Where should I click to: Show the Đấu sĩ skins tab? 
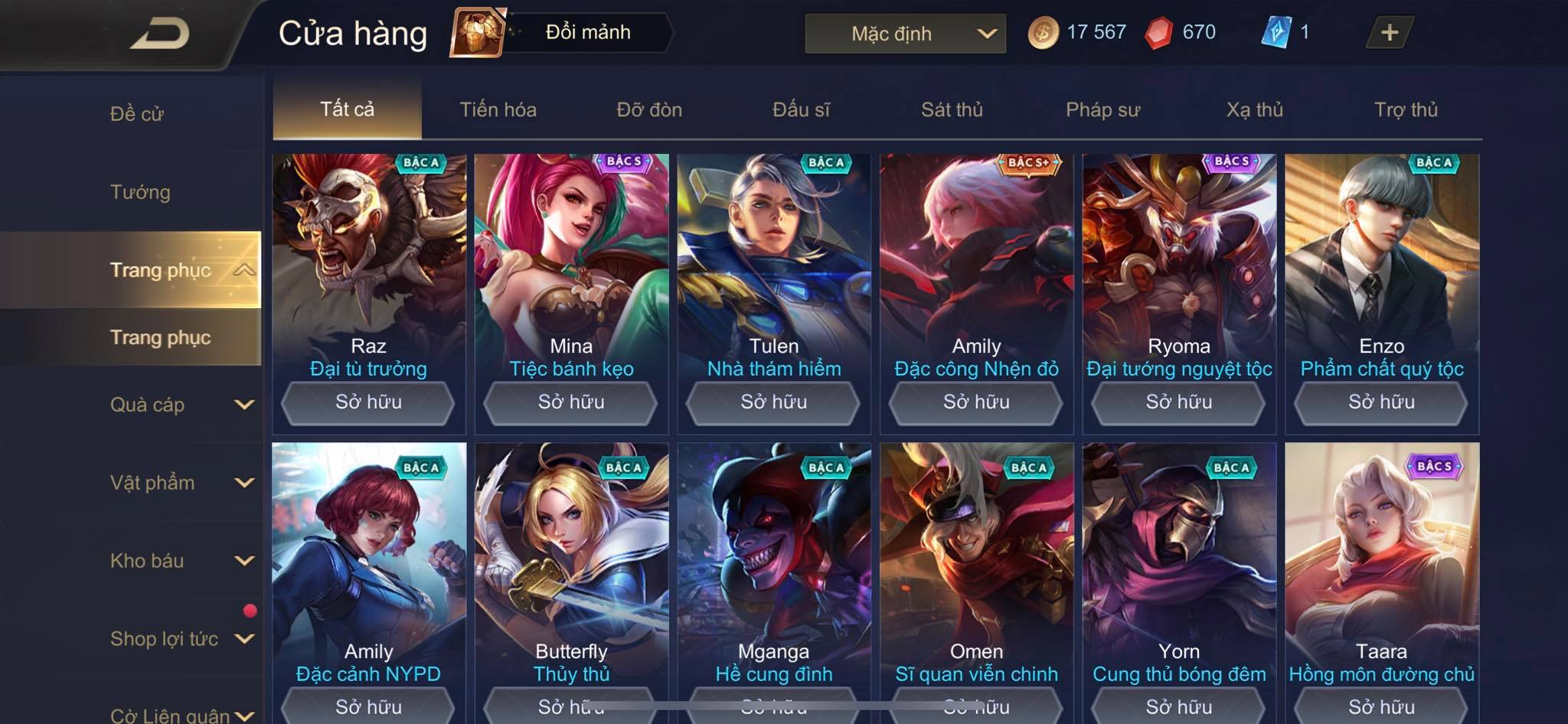click(x=801, y=110)
